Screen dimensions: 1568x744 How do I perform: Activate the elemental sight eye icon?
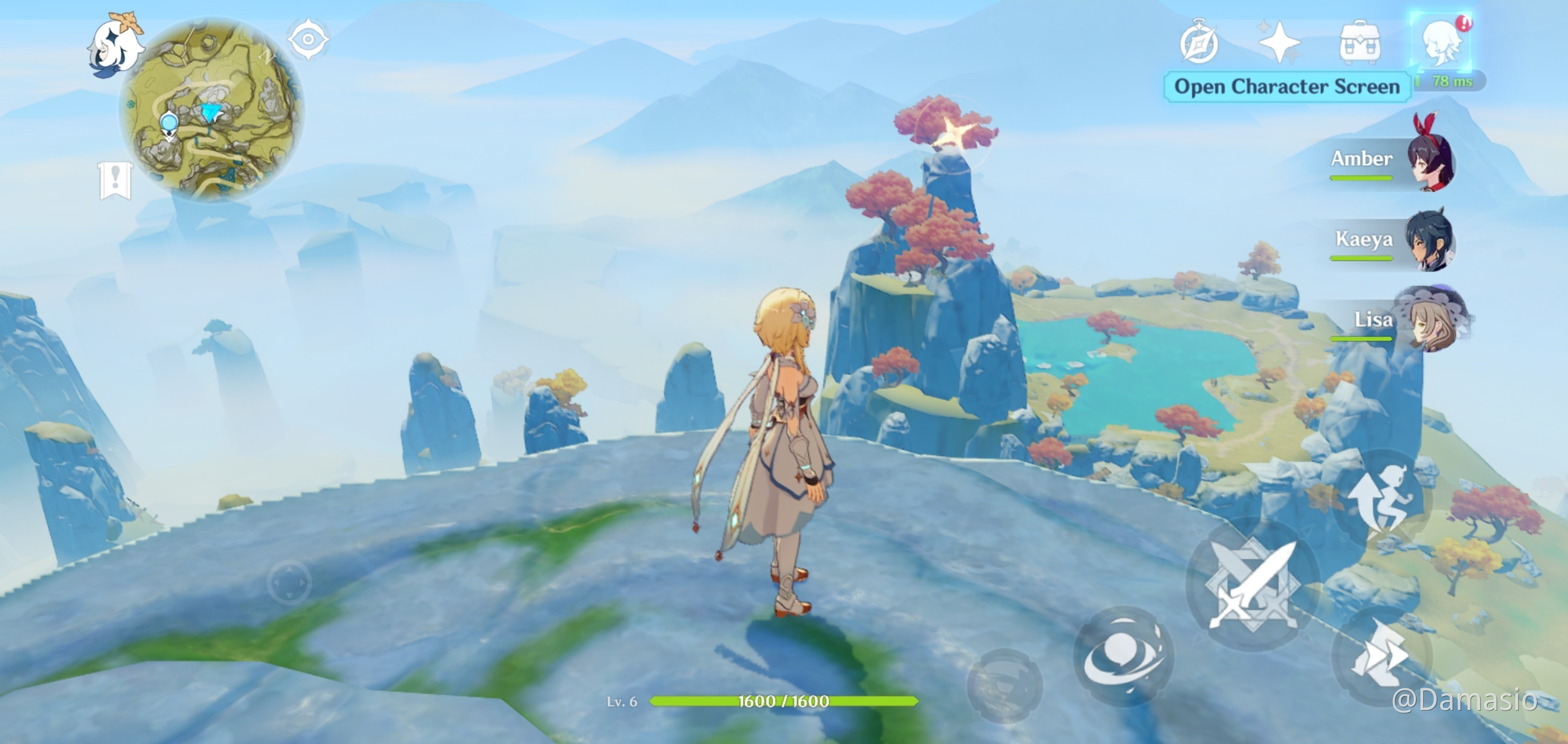click(x=308, y=40)
